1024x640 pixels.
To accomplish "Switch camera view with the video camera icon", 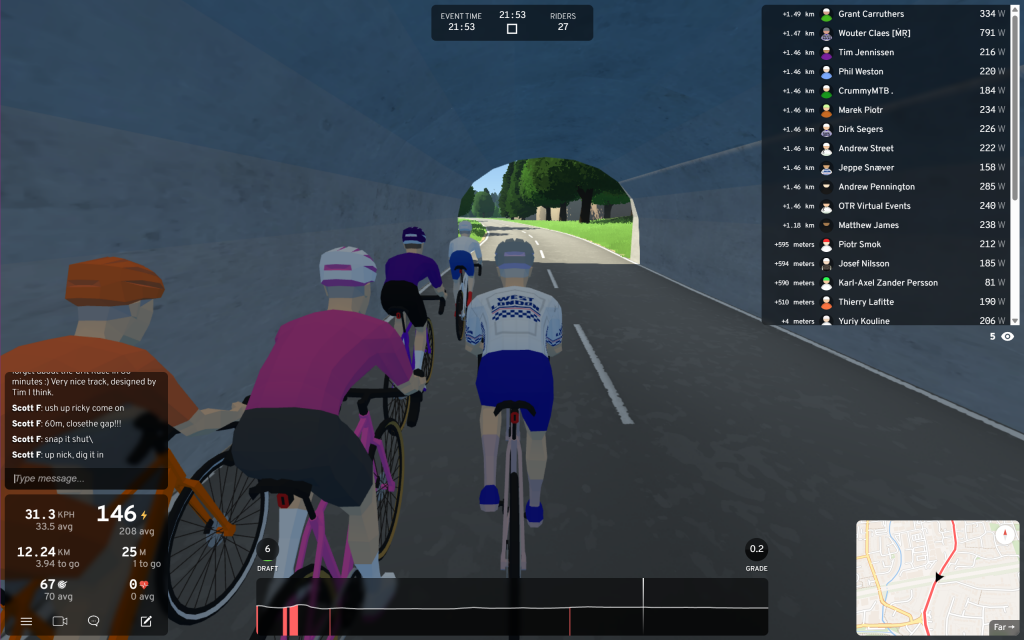I will point(60,621).
